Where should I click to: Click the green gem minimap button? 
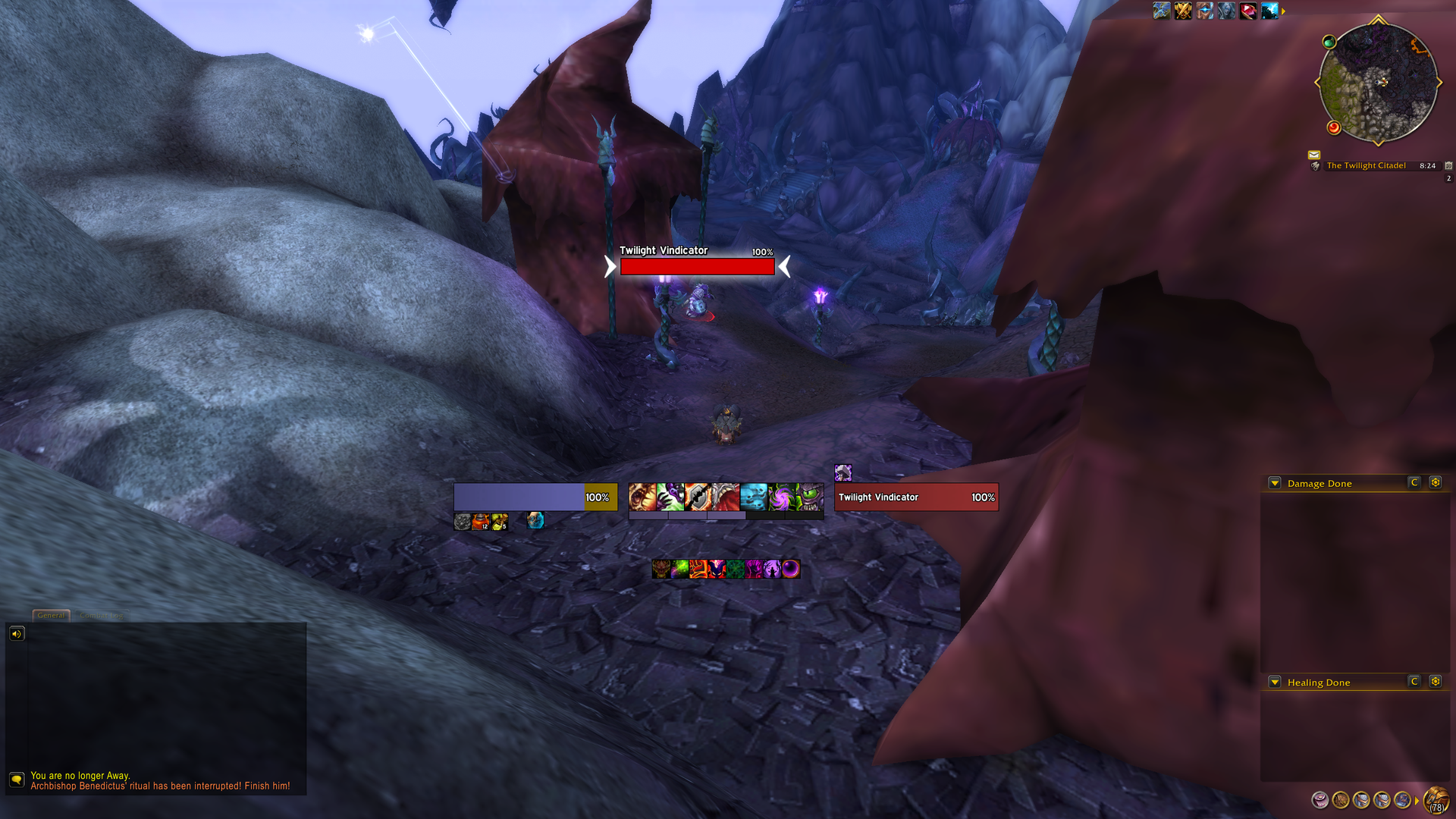(1329, 42)
